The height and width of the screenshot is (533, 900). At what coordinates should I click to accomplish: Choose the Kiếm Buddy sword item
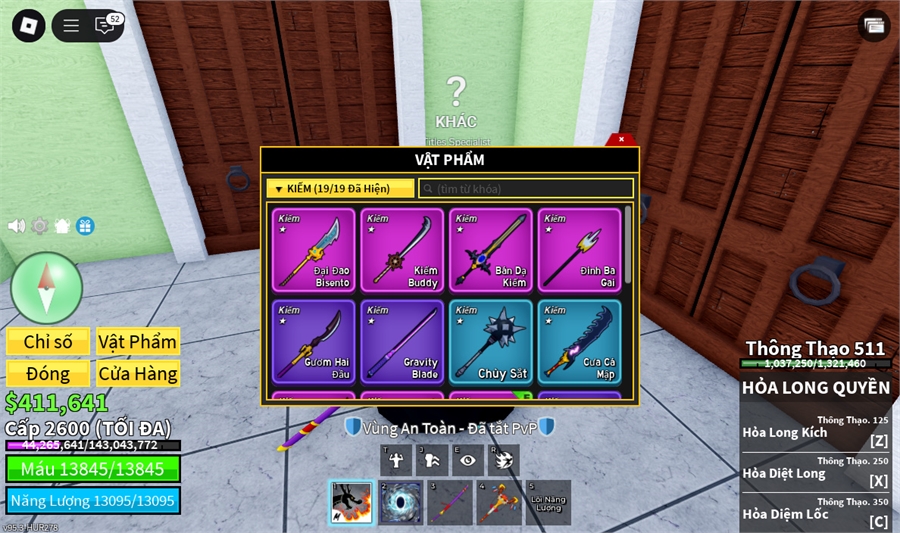click(401, 250)
